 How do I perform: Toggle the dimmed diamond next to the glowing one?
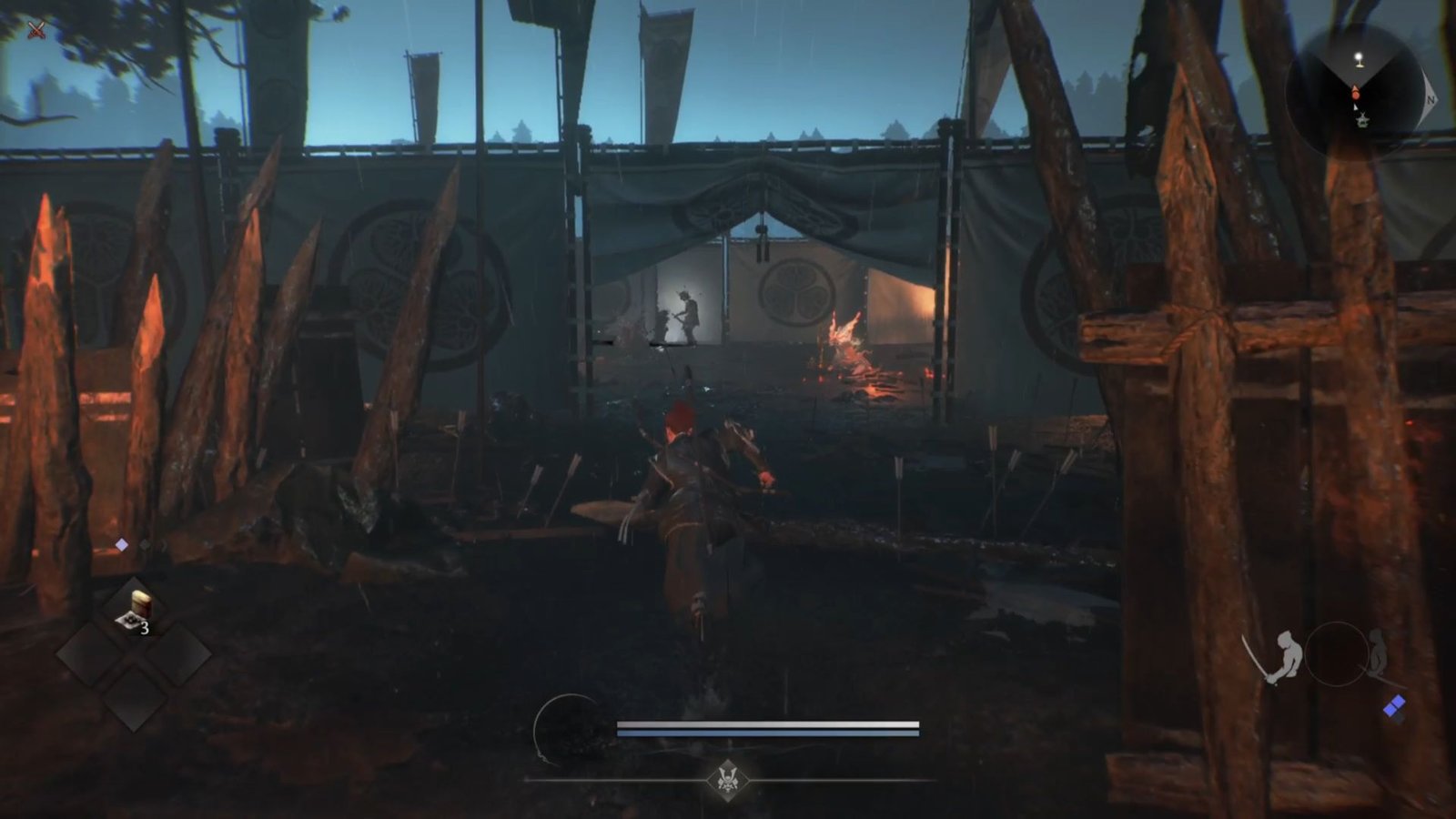tap(144, 545)
